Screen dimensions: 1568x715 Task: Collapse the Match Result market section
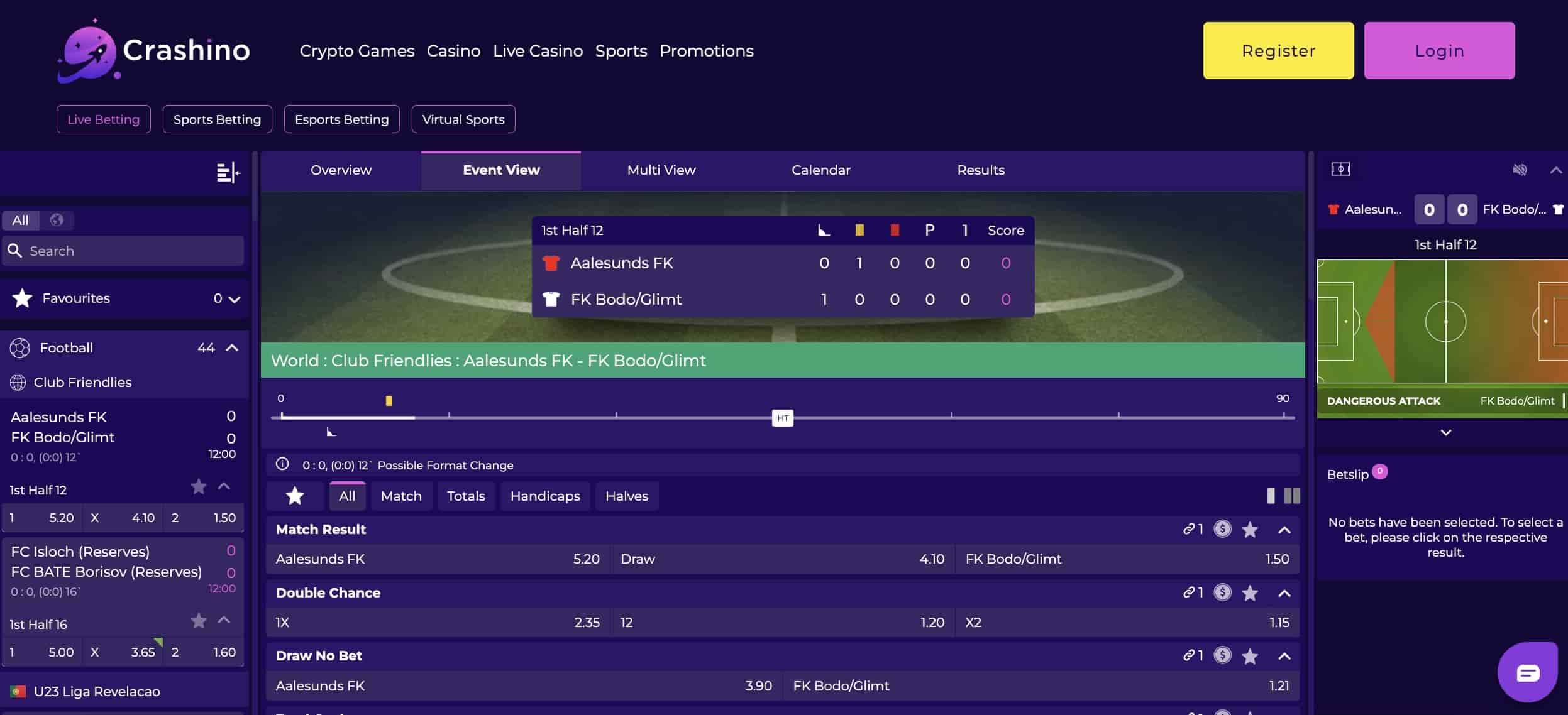click(1285, 530)
